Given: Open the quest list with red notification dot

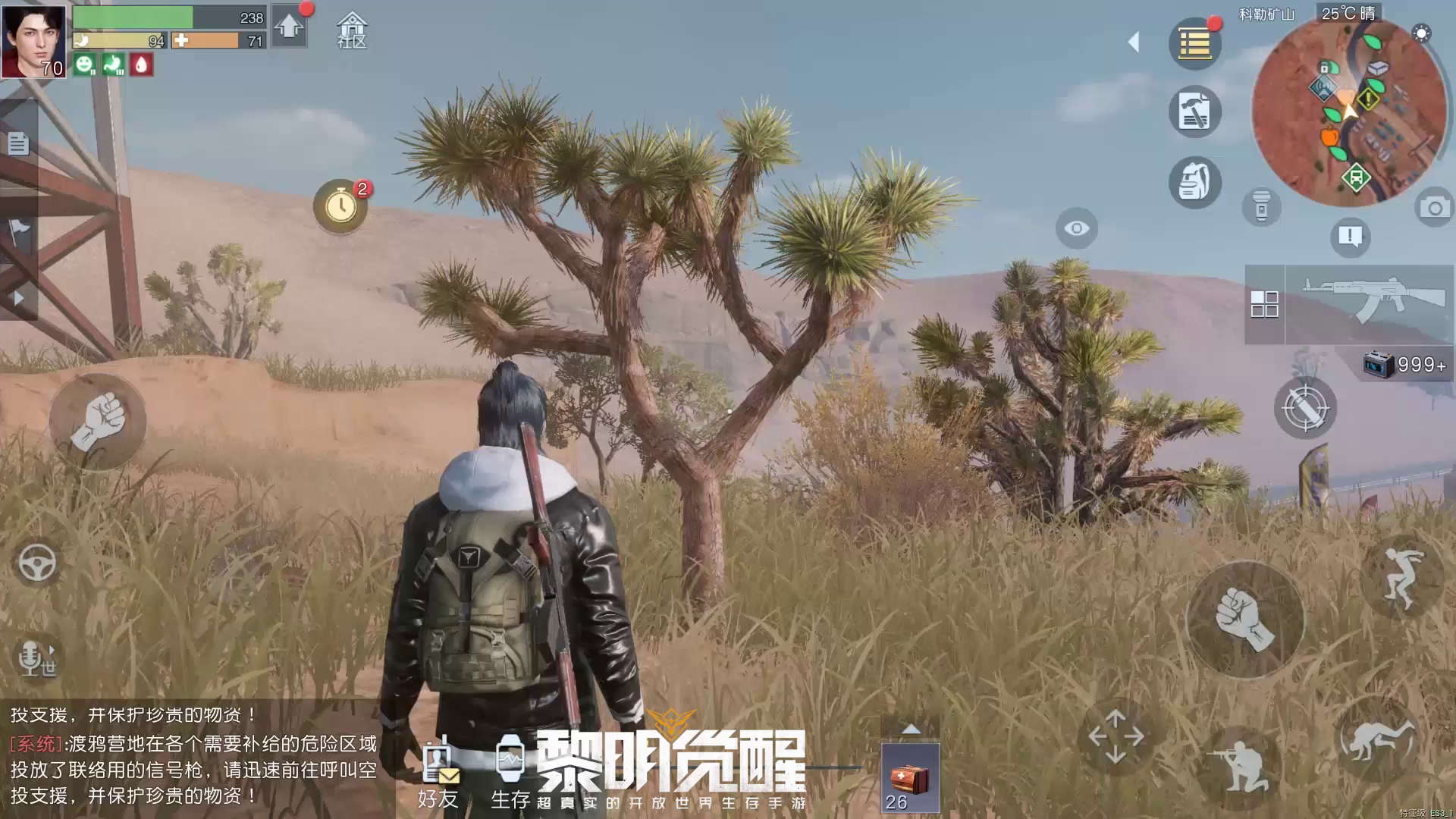Looking at the screenshot, I should (x=1196, y=42).
